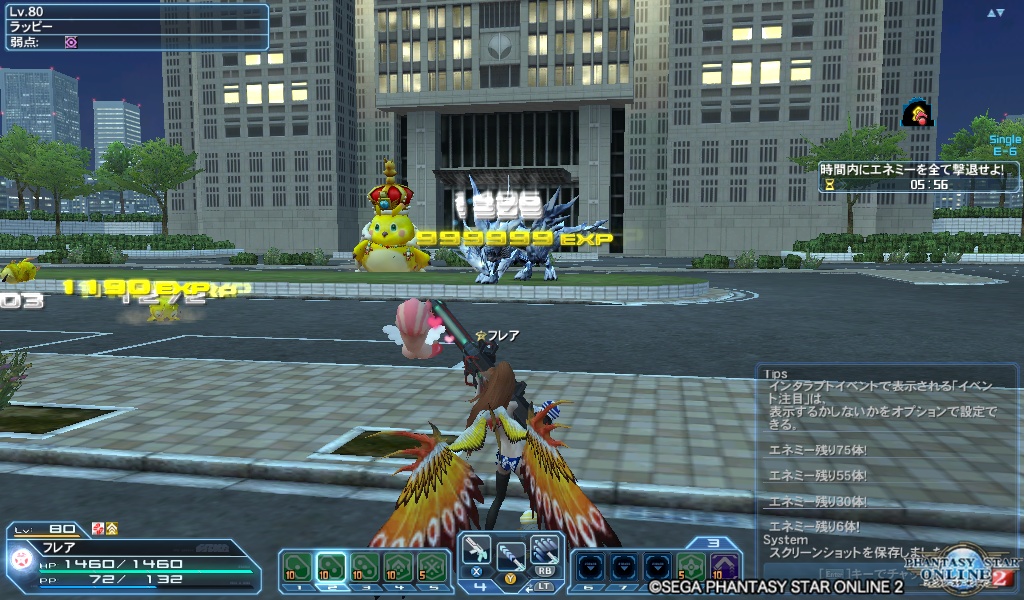Click the emergency trial alert icon
Image resolution: width=1024 pixels, height=600 pixels.
(x=917, y=114)
